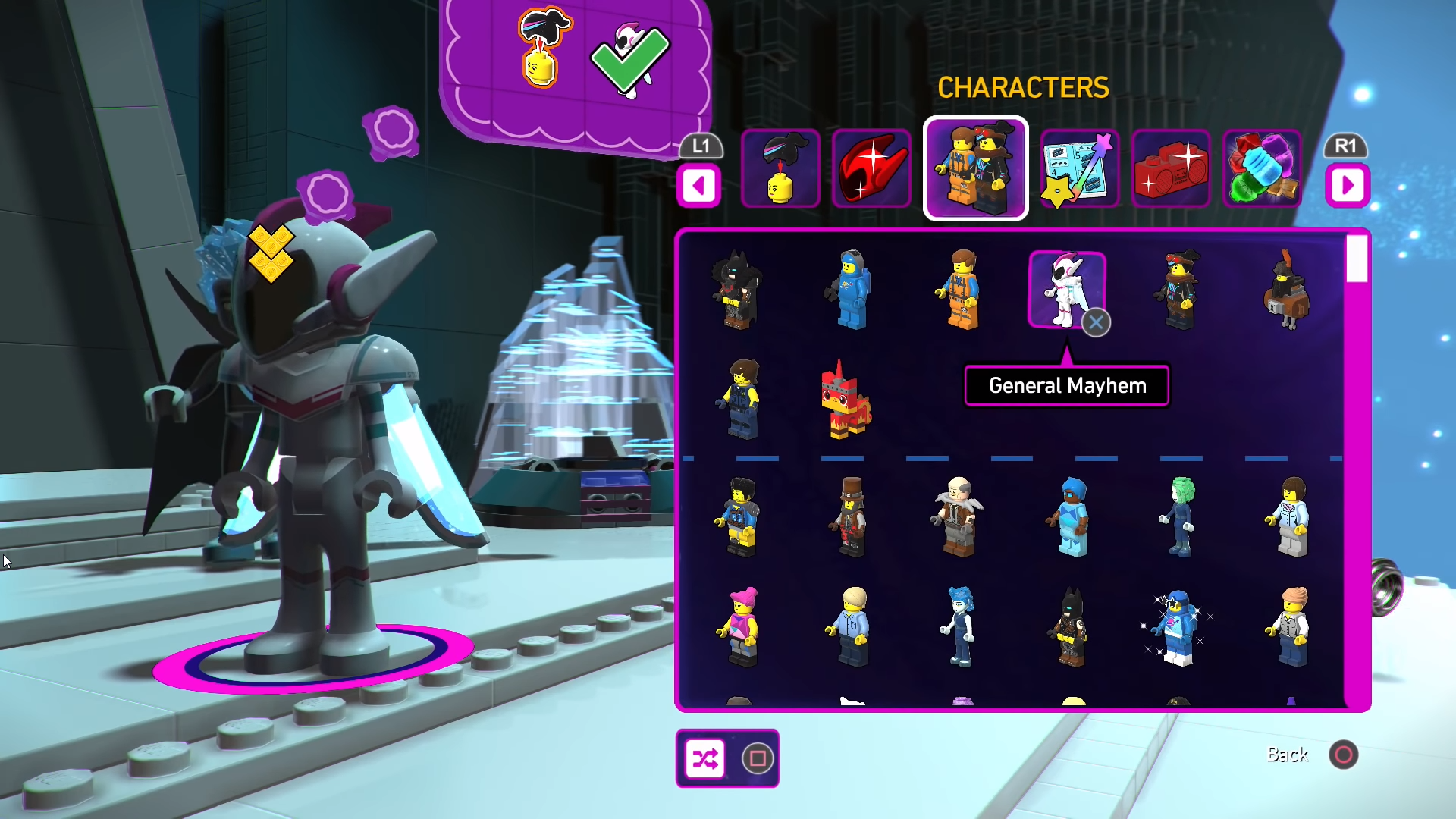Pick the green-haired minifigure

[1180, 517]
